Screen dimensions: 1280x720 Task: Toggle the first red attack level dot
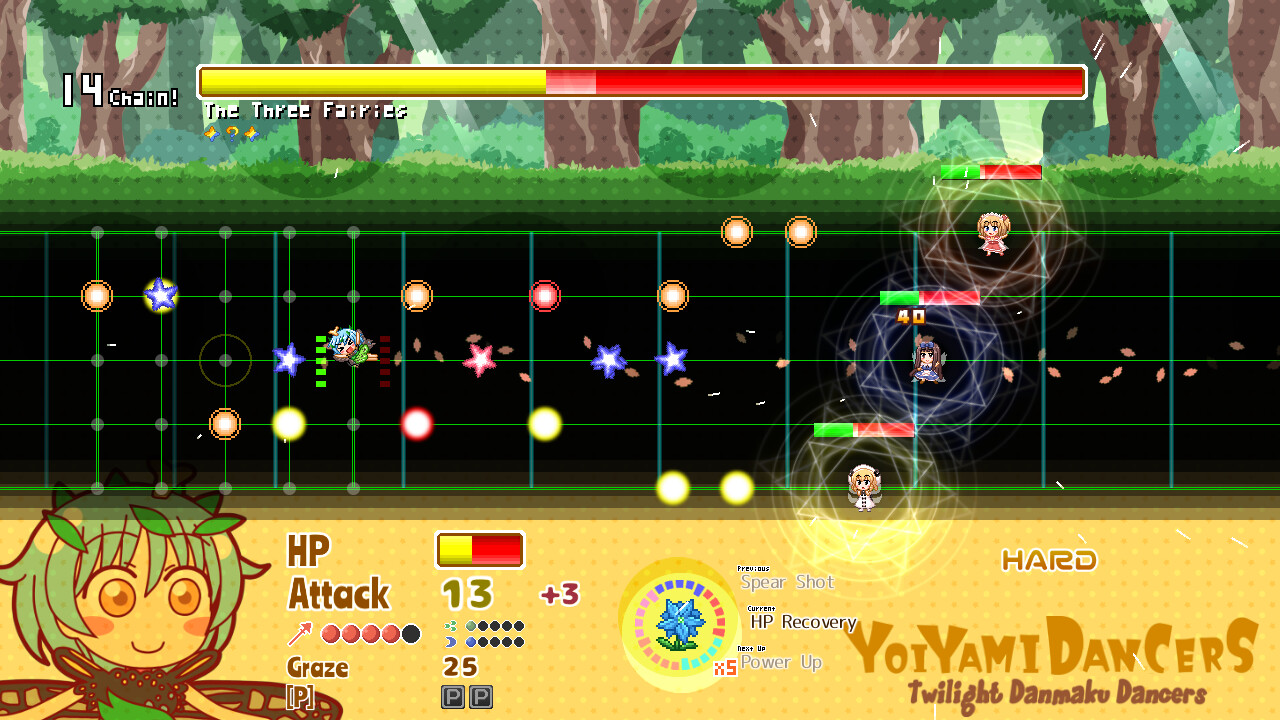[x=330, y=632]
